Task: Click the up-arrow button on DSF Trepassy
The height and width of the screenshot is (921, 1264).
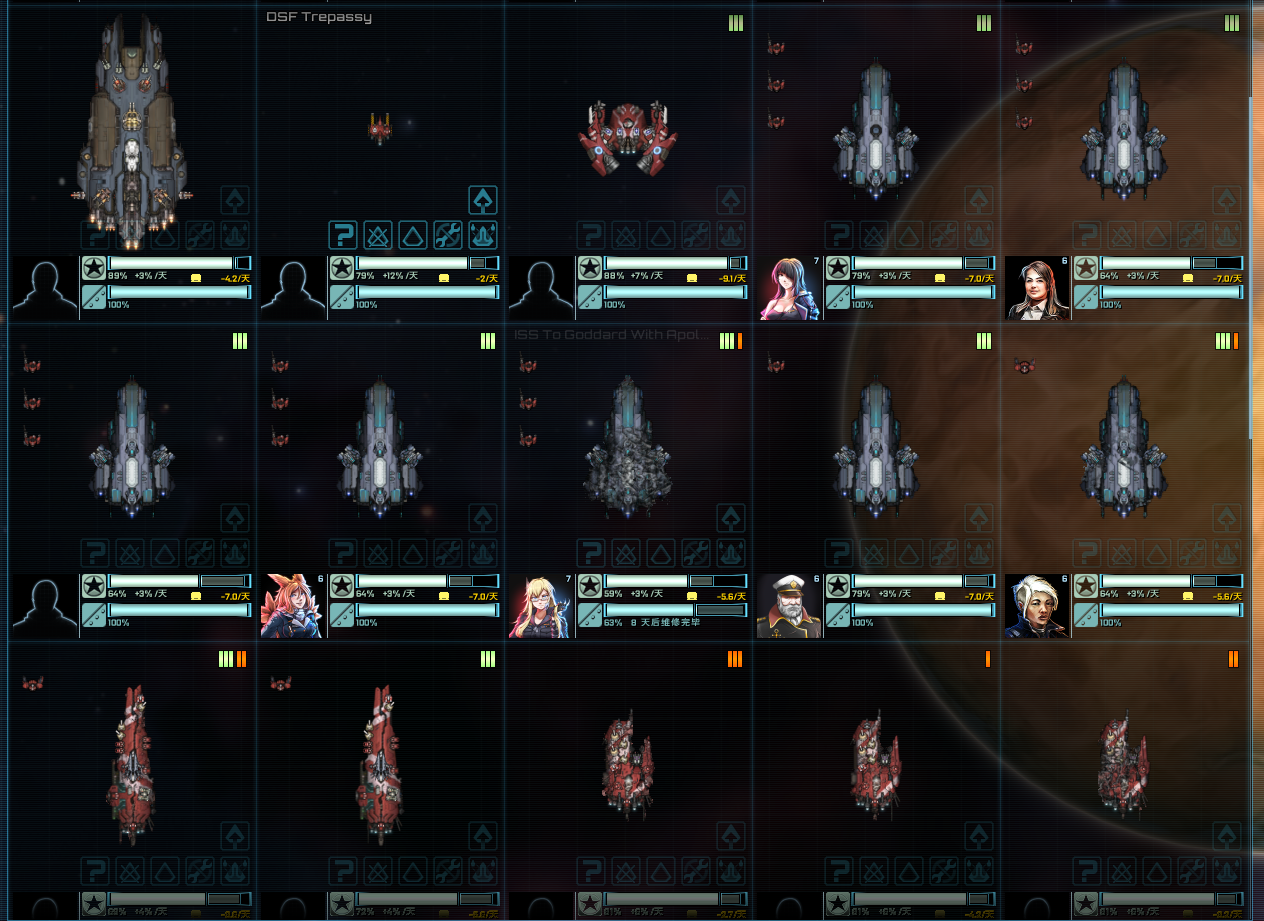Action: tap(483, 201)
